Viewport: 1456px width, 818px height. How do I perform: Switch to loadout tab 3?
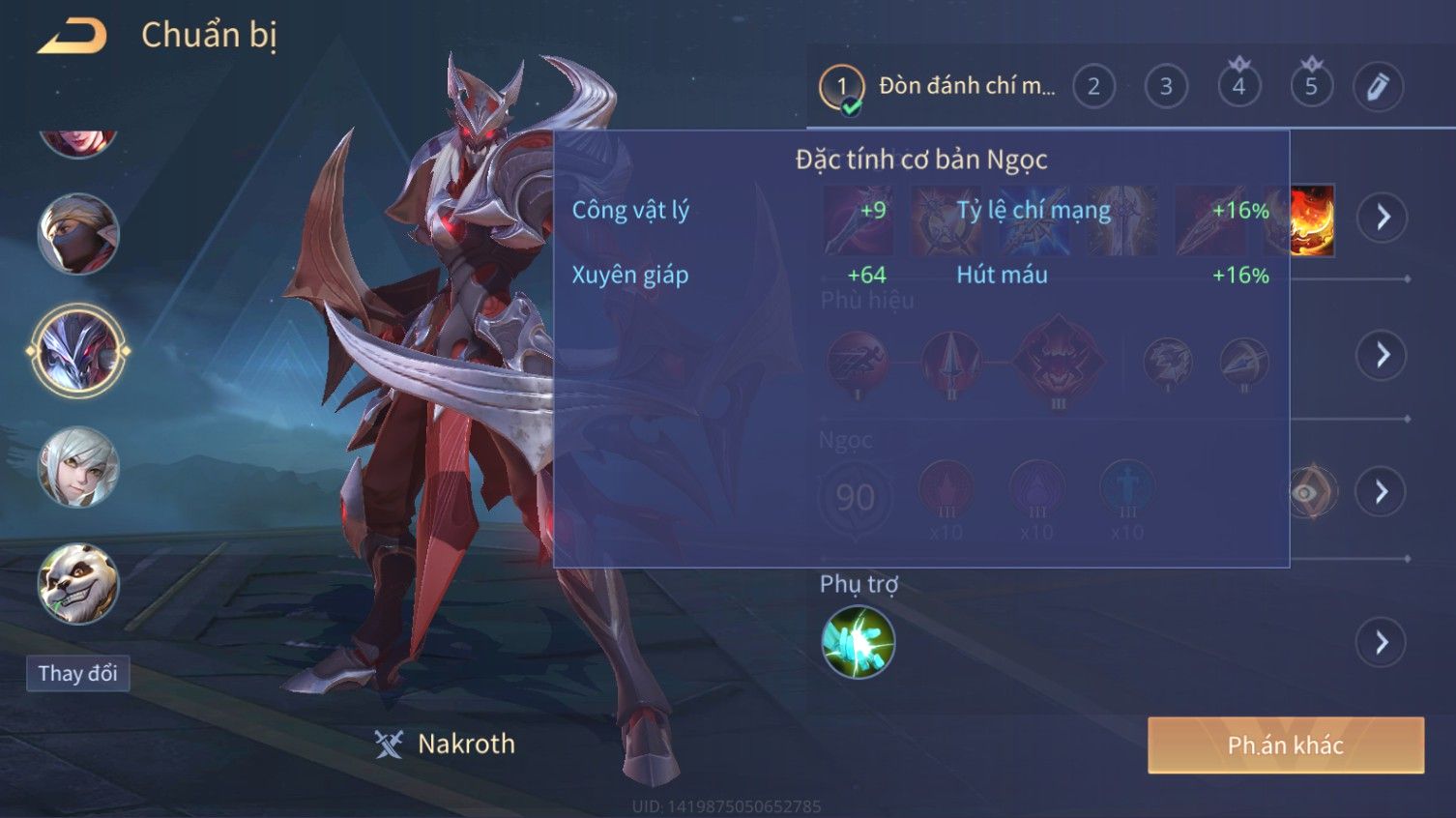point(1166,87)
